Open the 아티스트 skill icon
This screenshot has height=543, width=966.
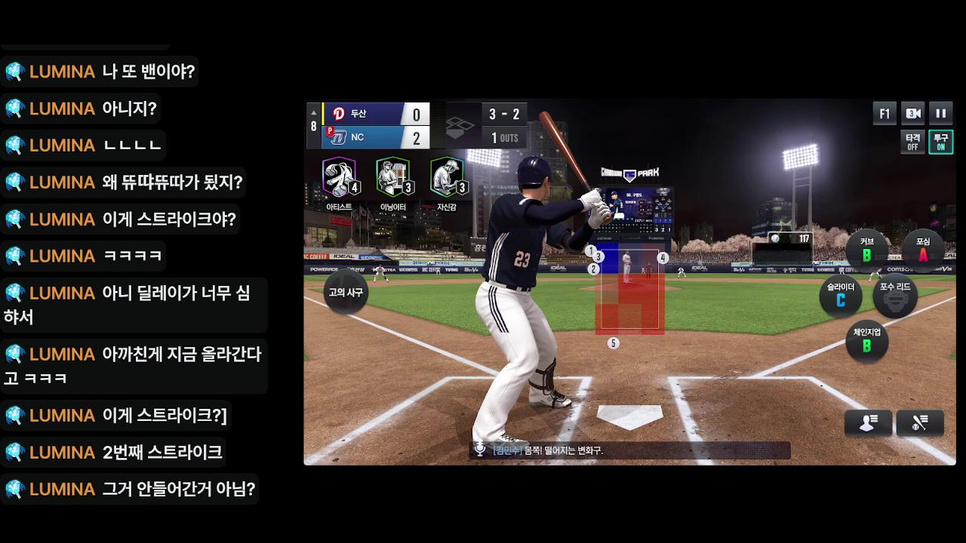[339, 178]
